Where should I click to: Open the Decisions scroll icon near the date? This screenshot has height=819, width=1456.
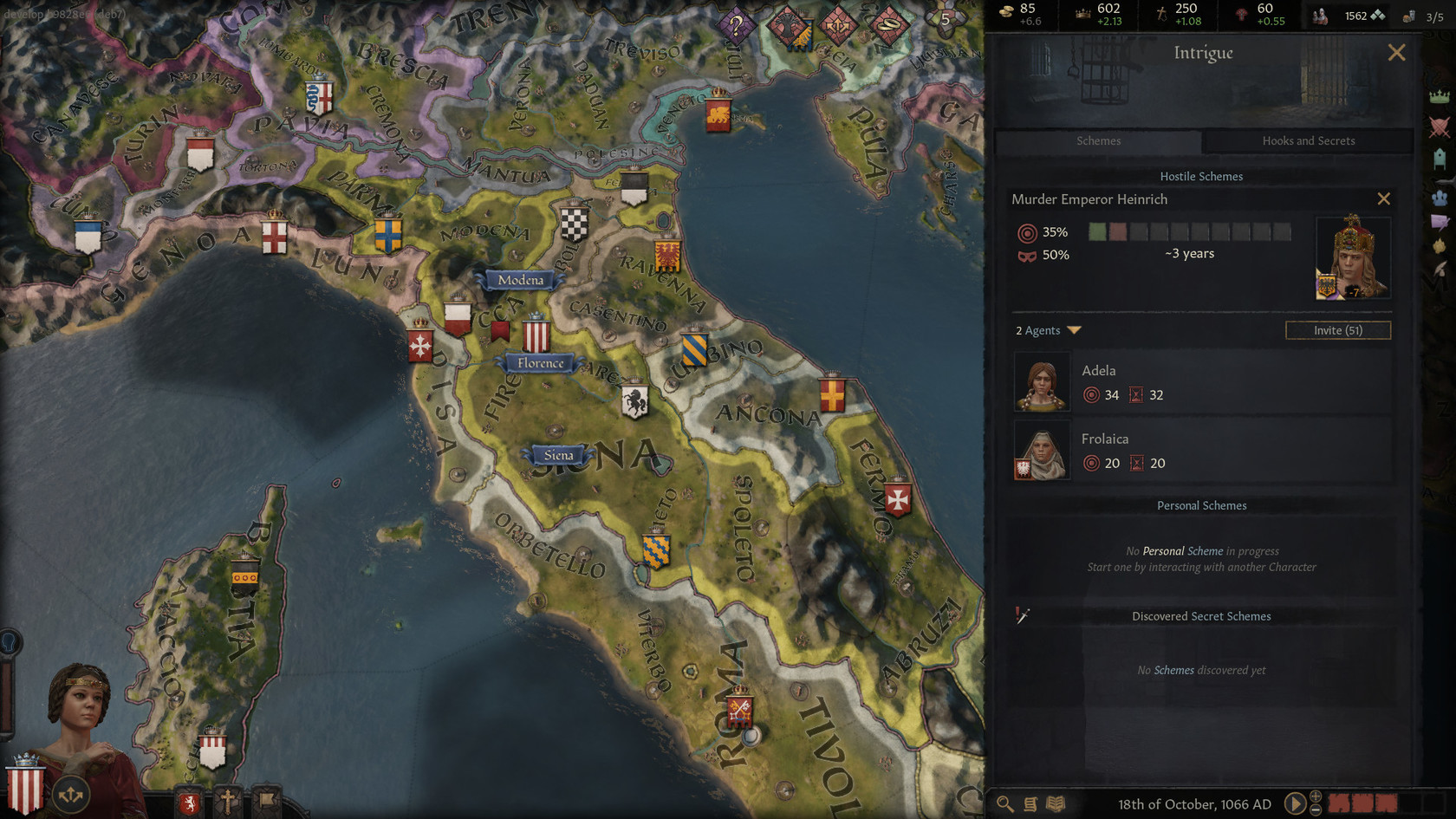1030,803
